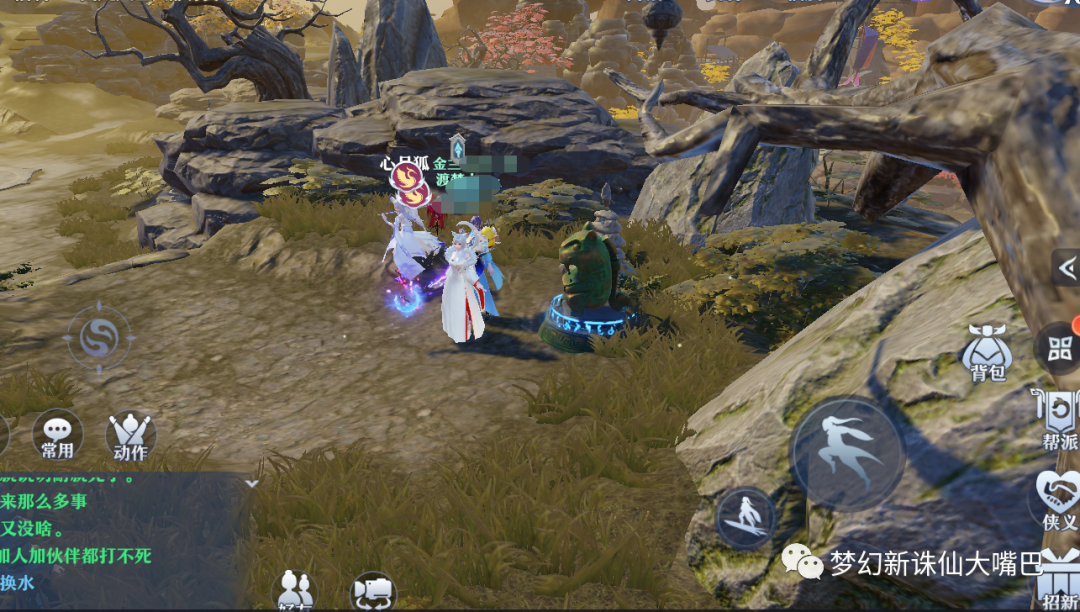Toggle the camera view icon
The height and width of the screenshot is (612, 1080).
[x=373, y=591]
